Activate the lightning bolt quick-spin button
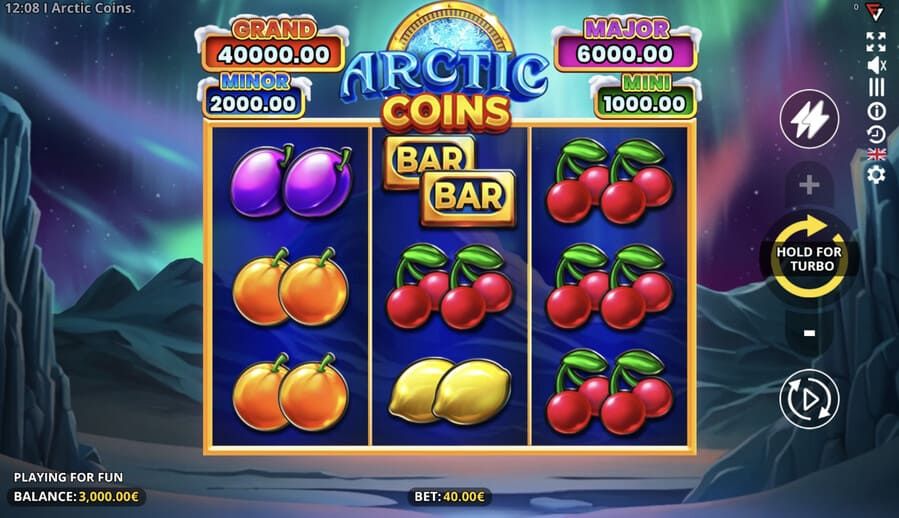This screenshot has height=518, width=899. click(x=809, y=119)
